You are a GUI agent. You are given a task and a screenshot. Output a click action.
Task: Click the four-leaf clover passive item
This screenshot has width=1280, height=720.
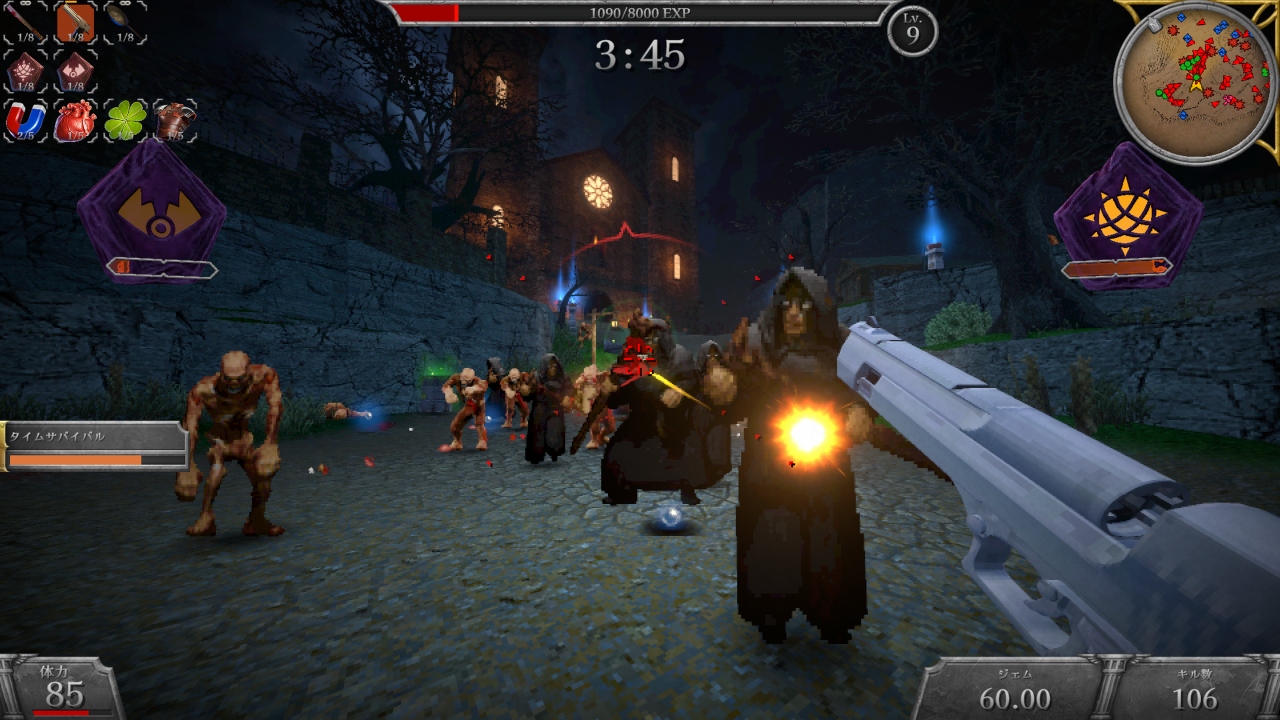(x=125, y=121)
